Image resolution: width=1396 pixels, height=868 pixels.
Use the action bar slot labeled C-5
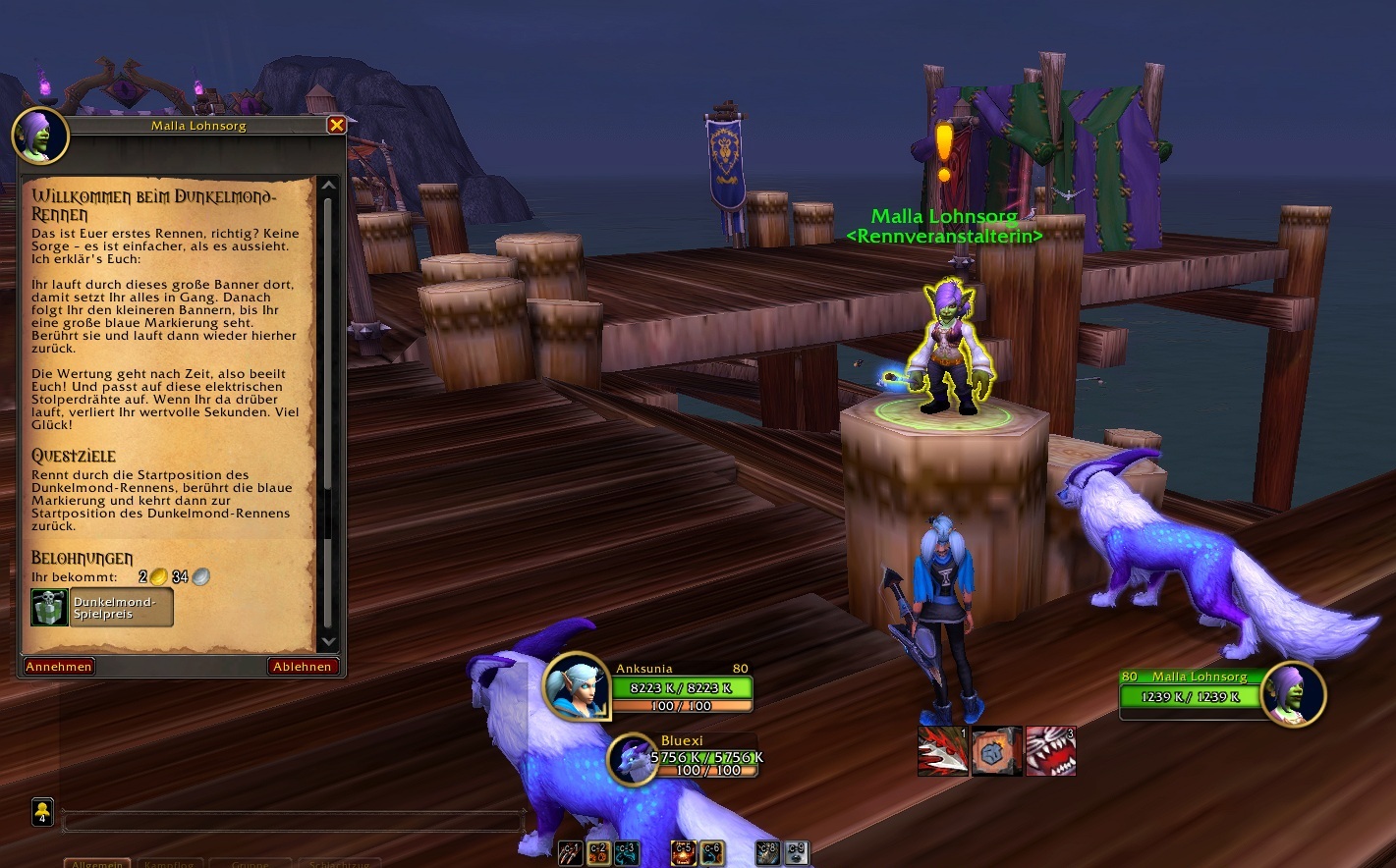coord(685,853)
